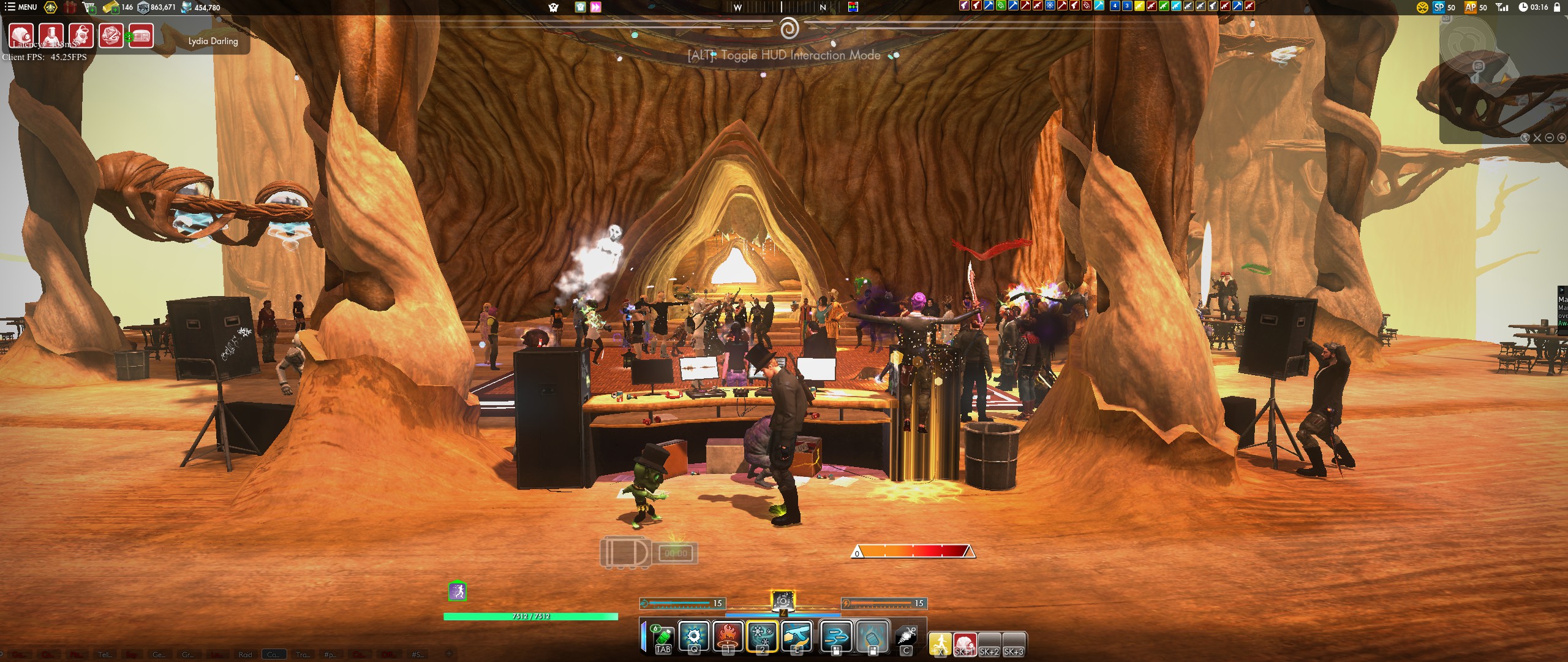Activate the triple bullets ability
1568x662 pixels.
point(837,636)
